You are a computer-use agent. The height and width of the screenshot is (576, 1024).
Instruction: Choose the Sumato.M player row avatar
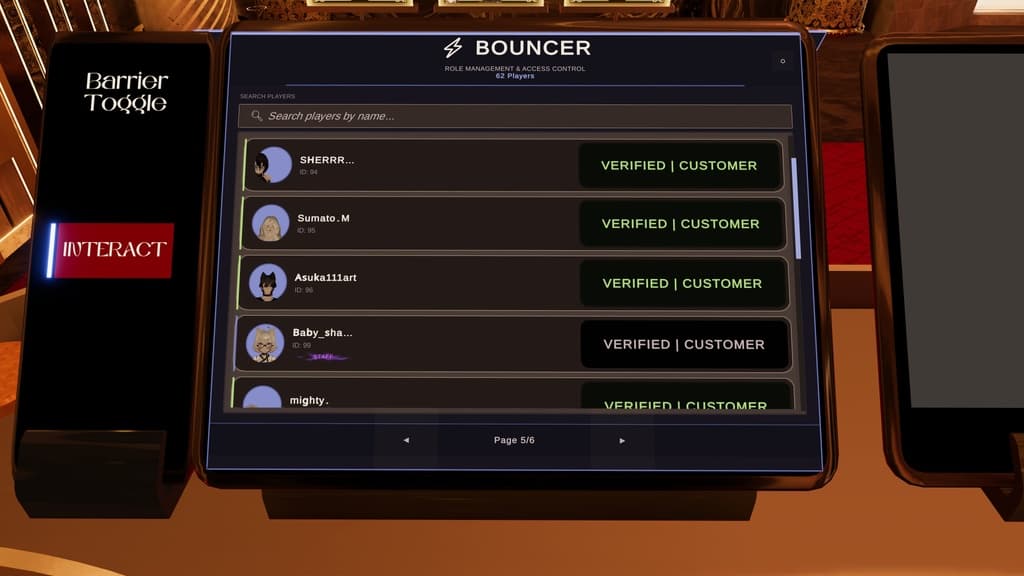click(x=270, y=223)
